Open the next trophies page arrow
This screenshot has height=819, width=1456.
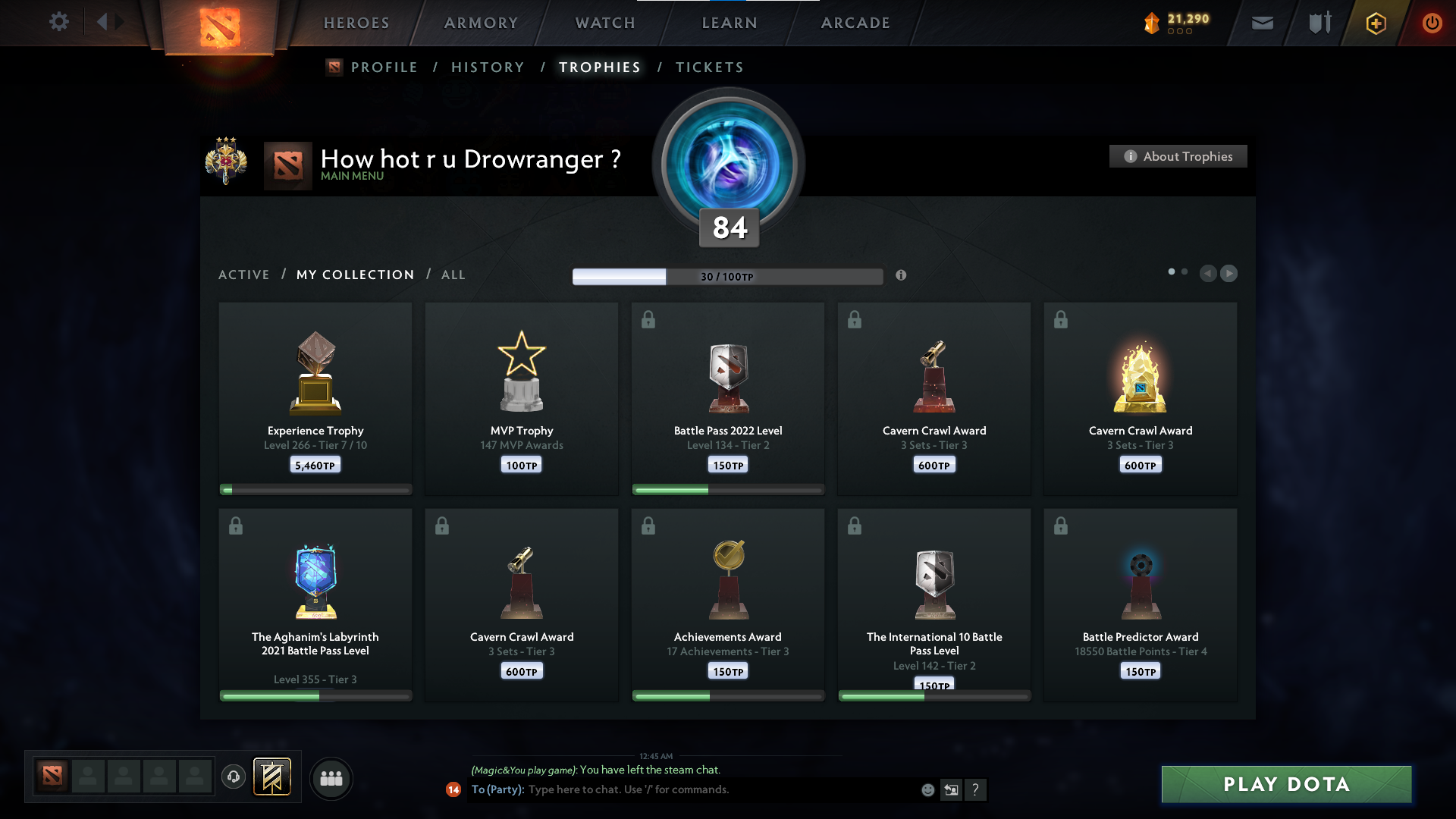tap(1229, 274)
